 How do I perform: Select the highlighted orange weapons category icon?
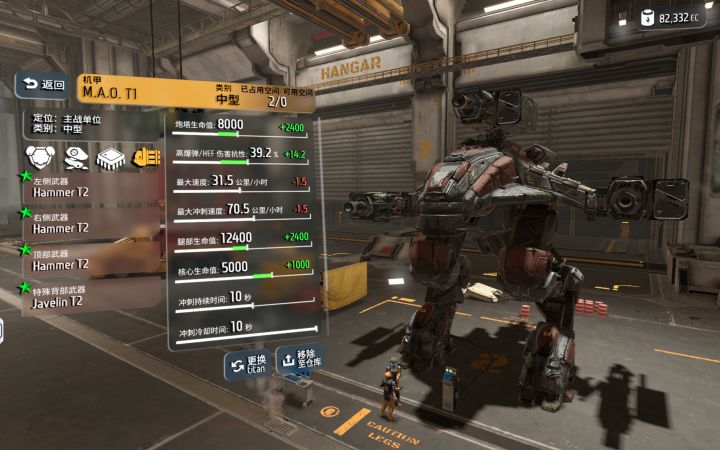pos(146,156)
